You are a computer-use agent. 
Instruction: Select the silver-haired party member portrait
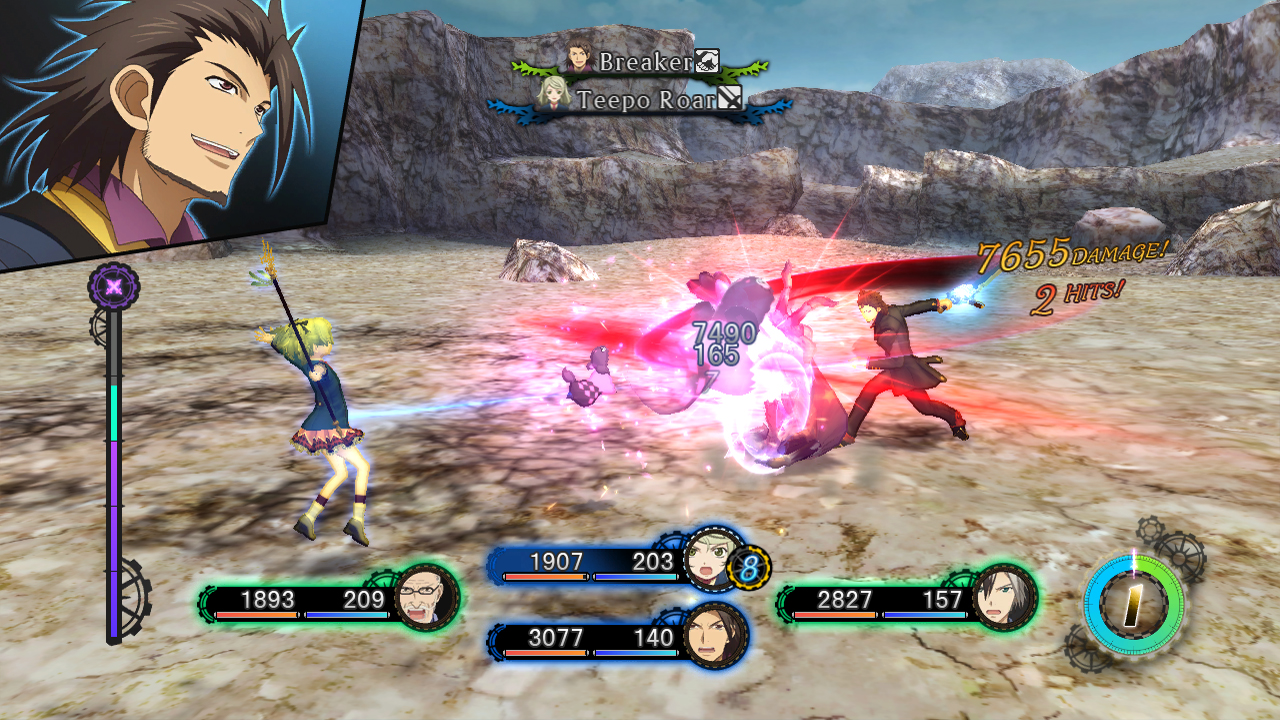1003,598
